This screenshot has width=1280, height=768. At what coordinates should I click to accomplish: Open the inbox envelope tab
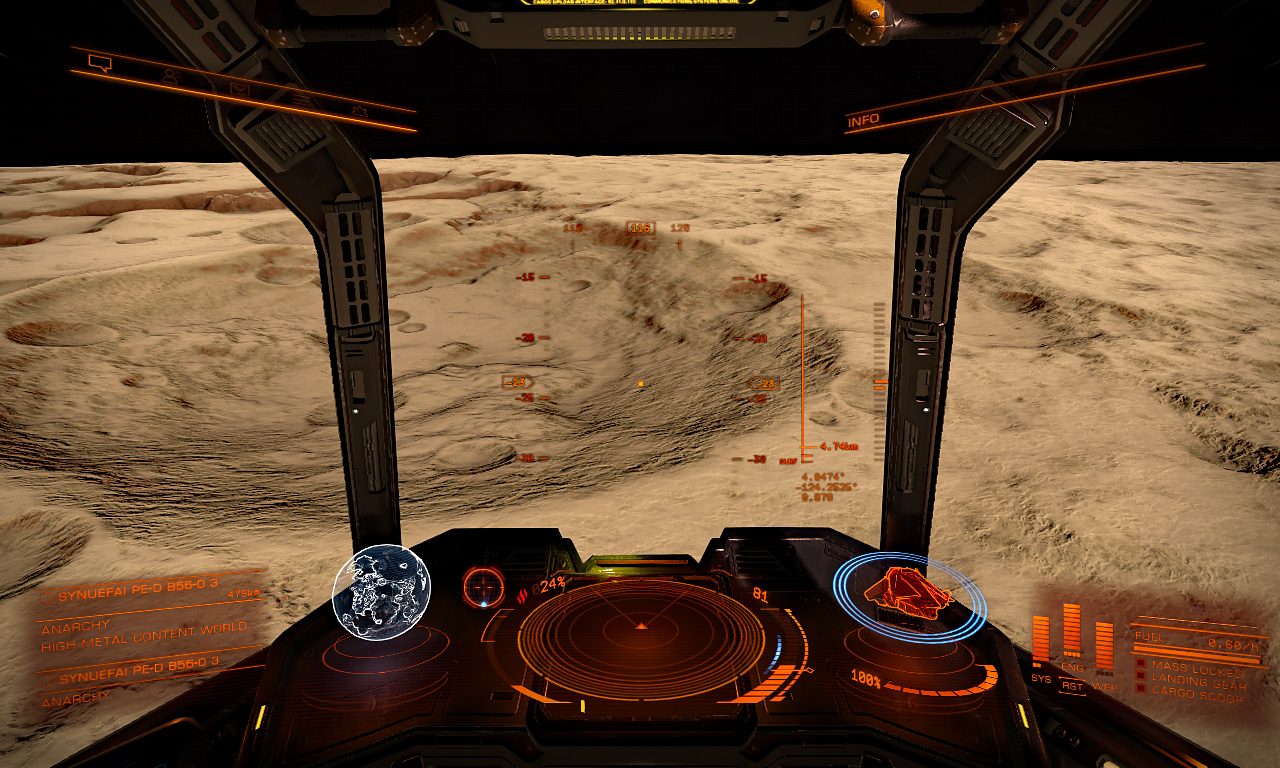tap(239, 89)
